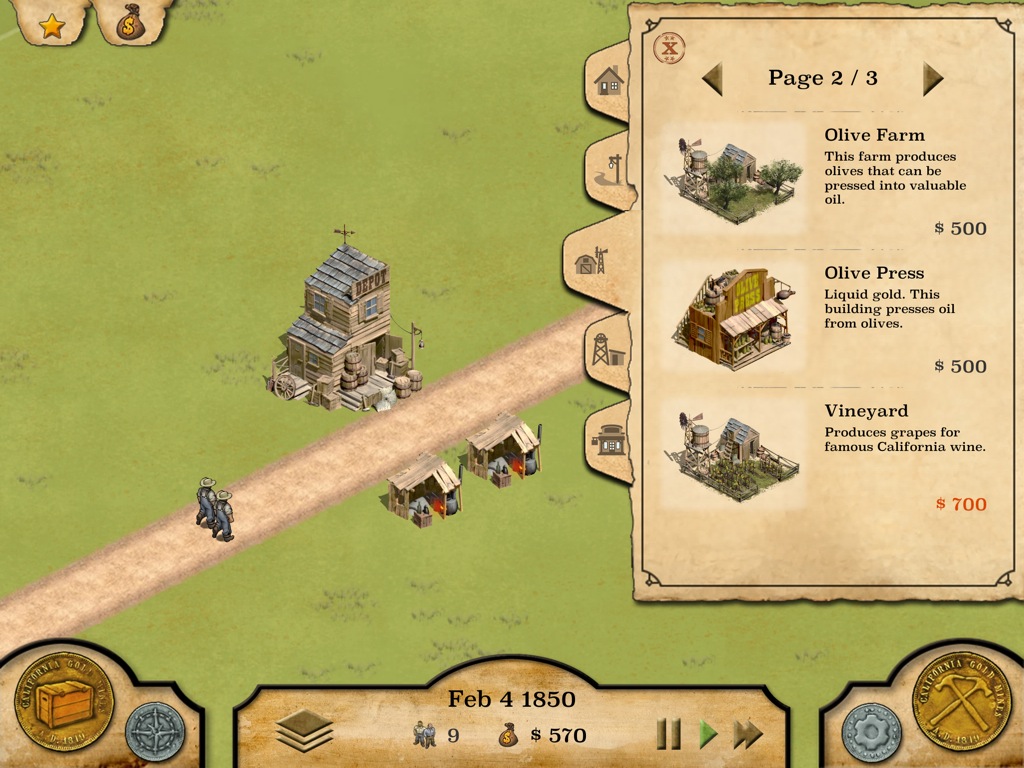This screenshot has width=1024, height=768.
Task: Go to the previous shop page
Action: [712, 78]
